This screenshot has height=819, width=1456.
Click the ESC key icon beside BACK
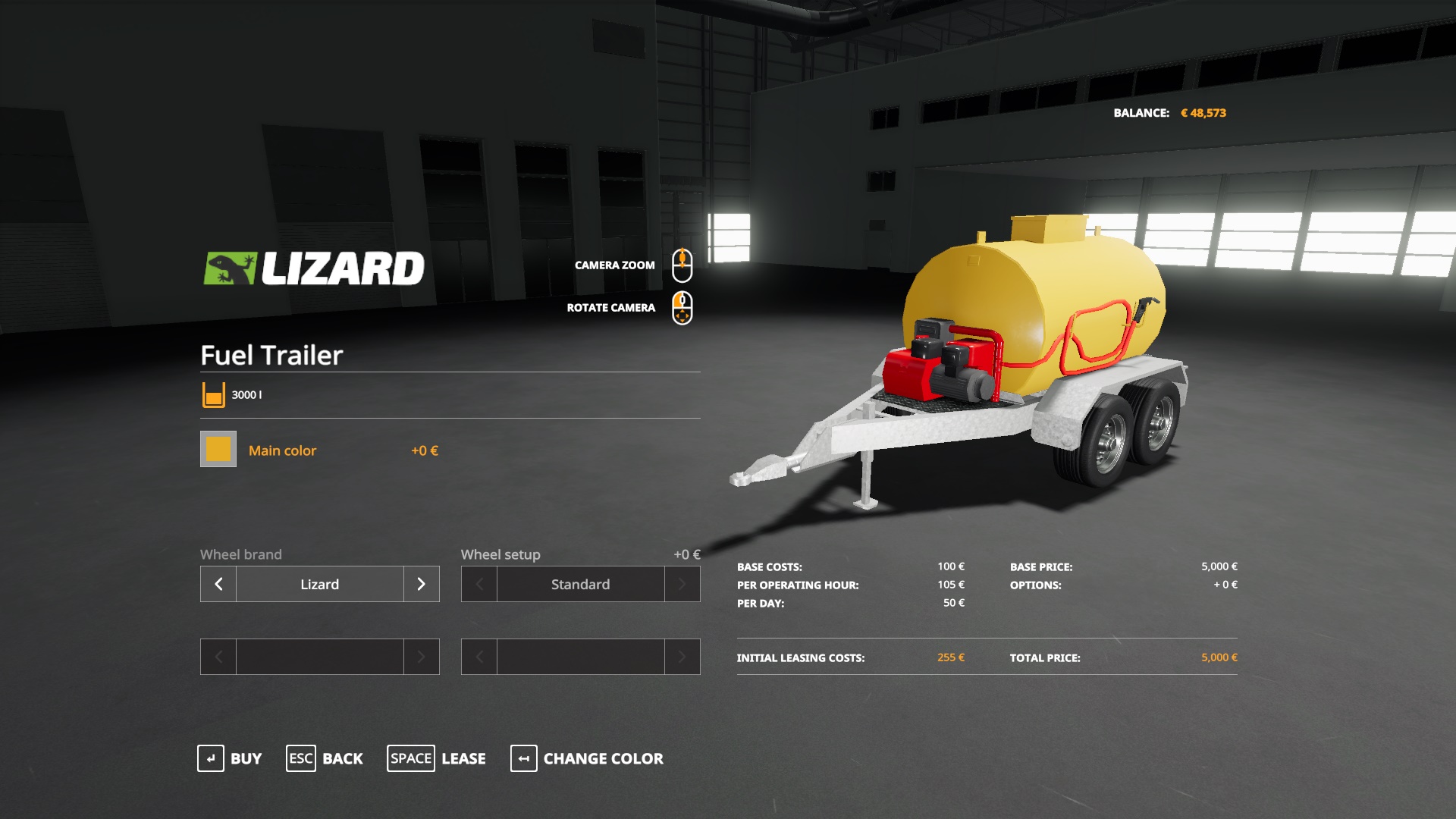[x=300, y=758]
